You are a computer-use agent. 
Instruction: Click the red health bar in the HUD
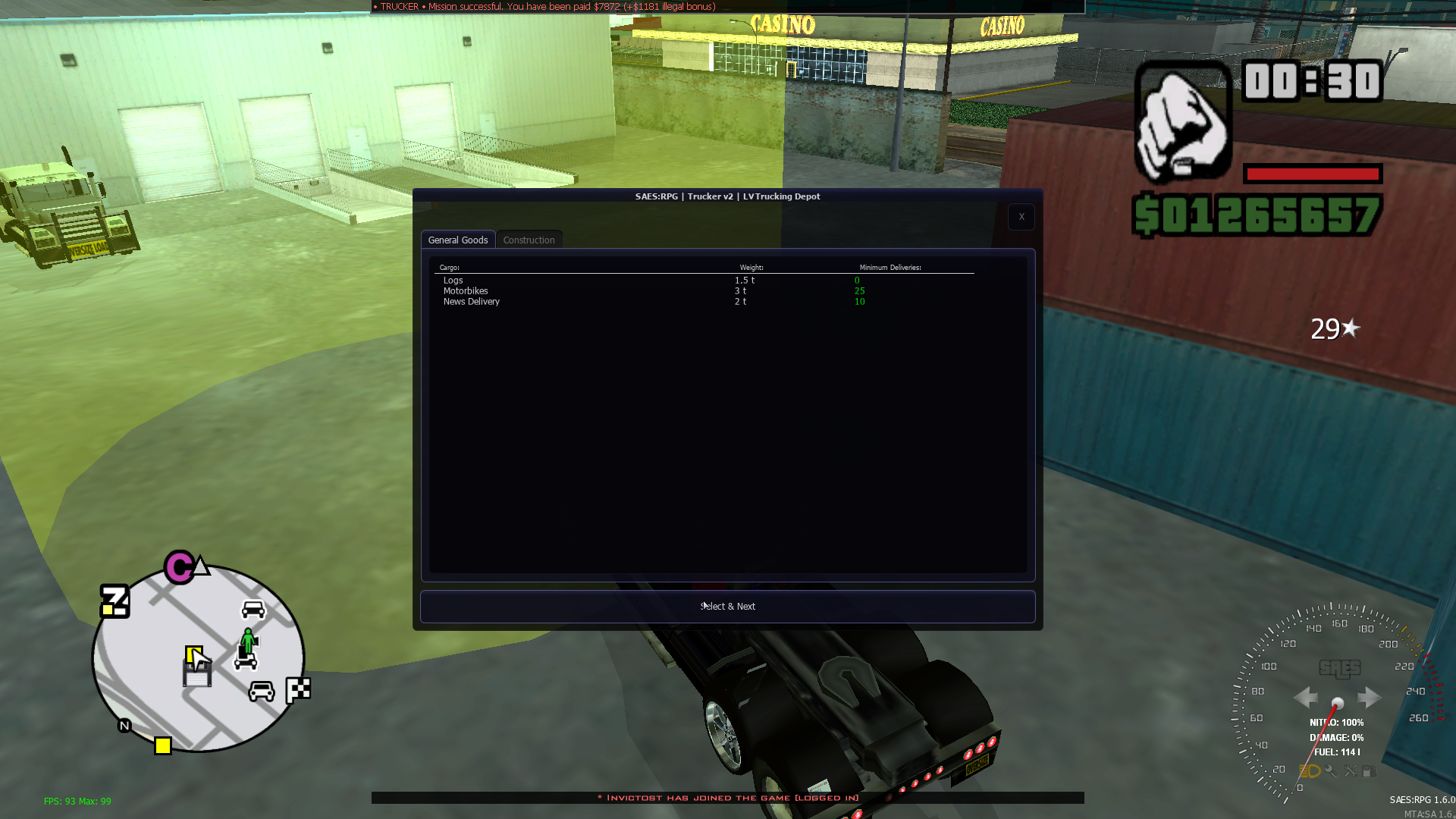[x=1312, y=174]
